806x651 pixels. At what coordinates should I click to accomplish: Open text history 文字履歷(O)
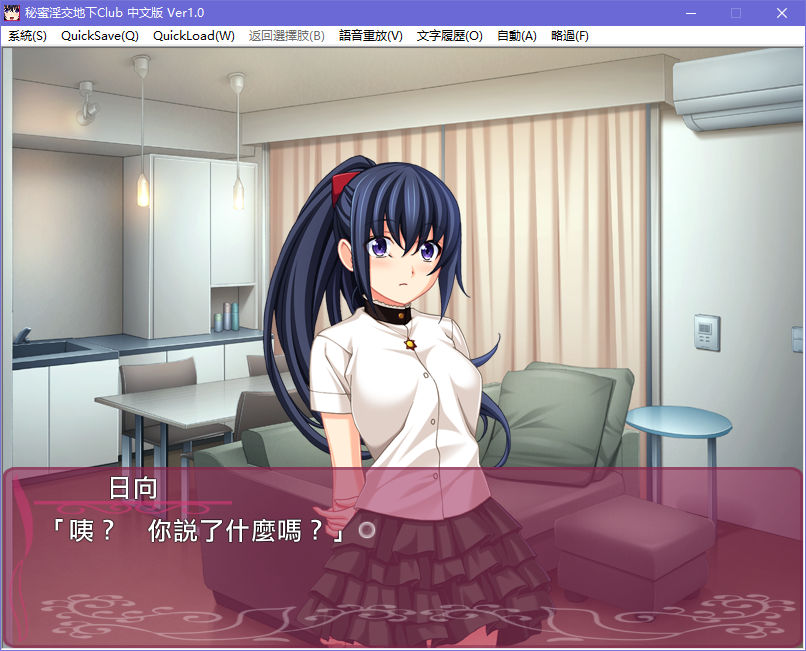pyautogui.click(x=449, y=36)
